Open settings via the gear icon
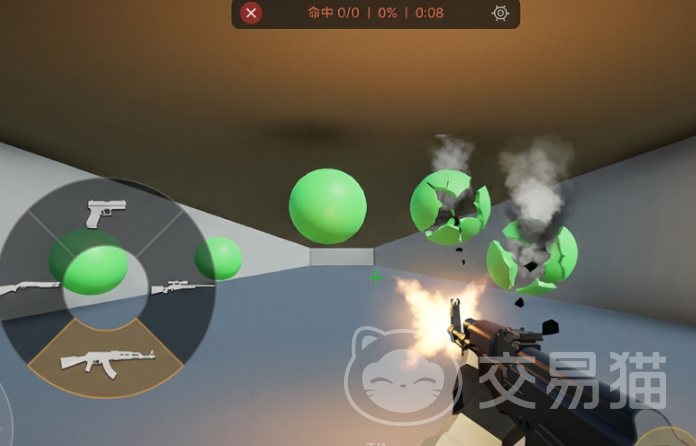This screenshot has height=446, width=696. tap(501, 13)
